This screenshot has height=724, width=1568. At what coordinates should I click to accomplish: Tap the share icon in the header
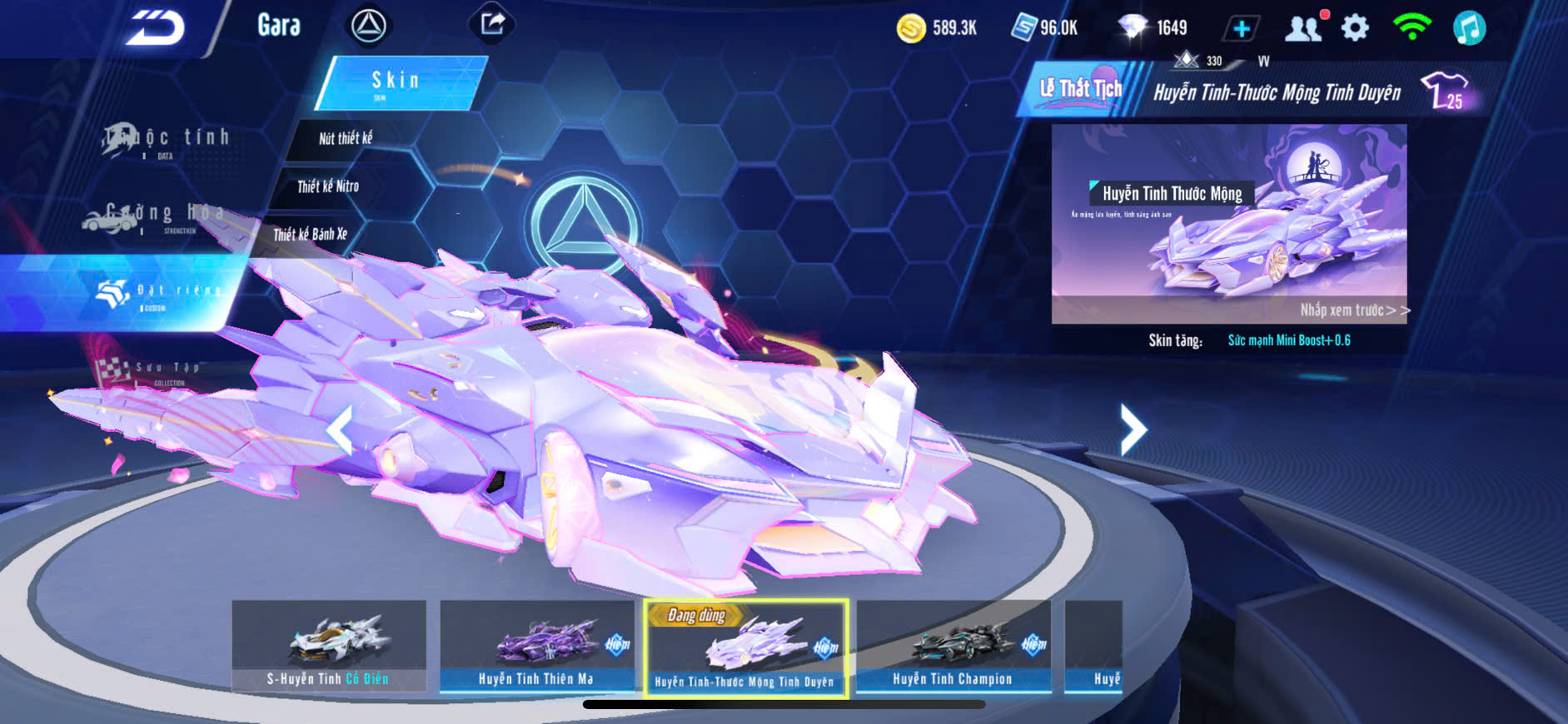point(492,24)
